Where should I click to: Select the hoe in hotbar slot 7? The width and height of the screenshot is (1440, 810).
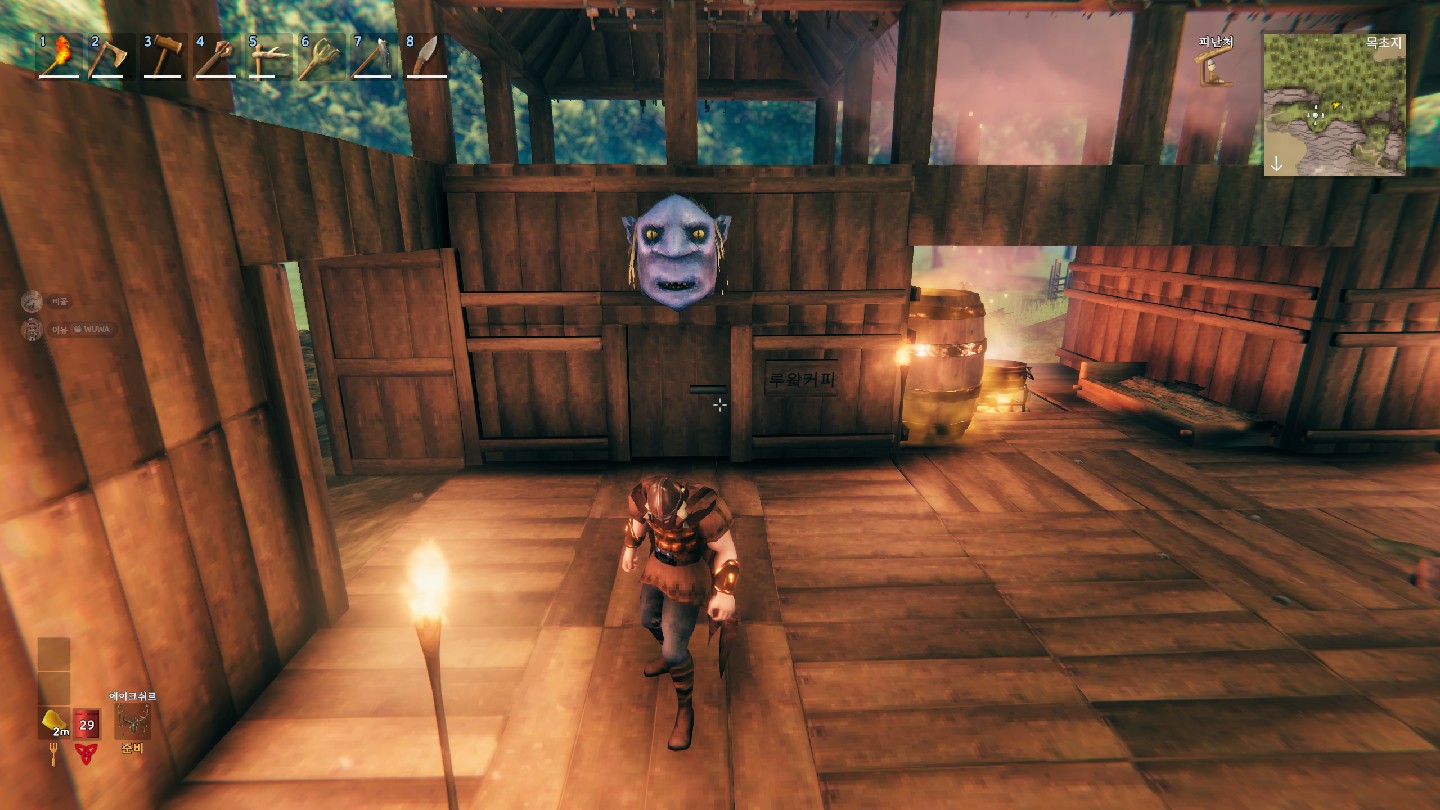click(372, 56)
